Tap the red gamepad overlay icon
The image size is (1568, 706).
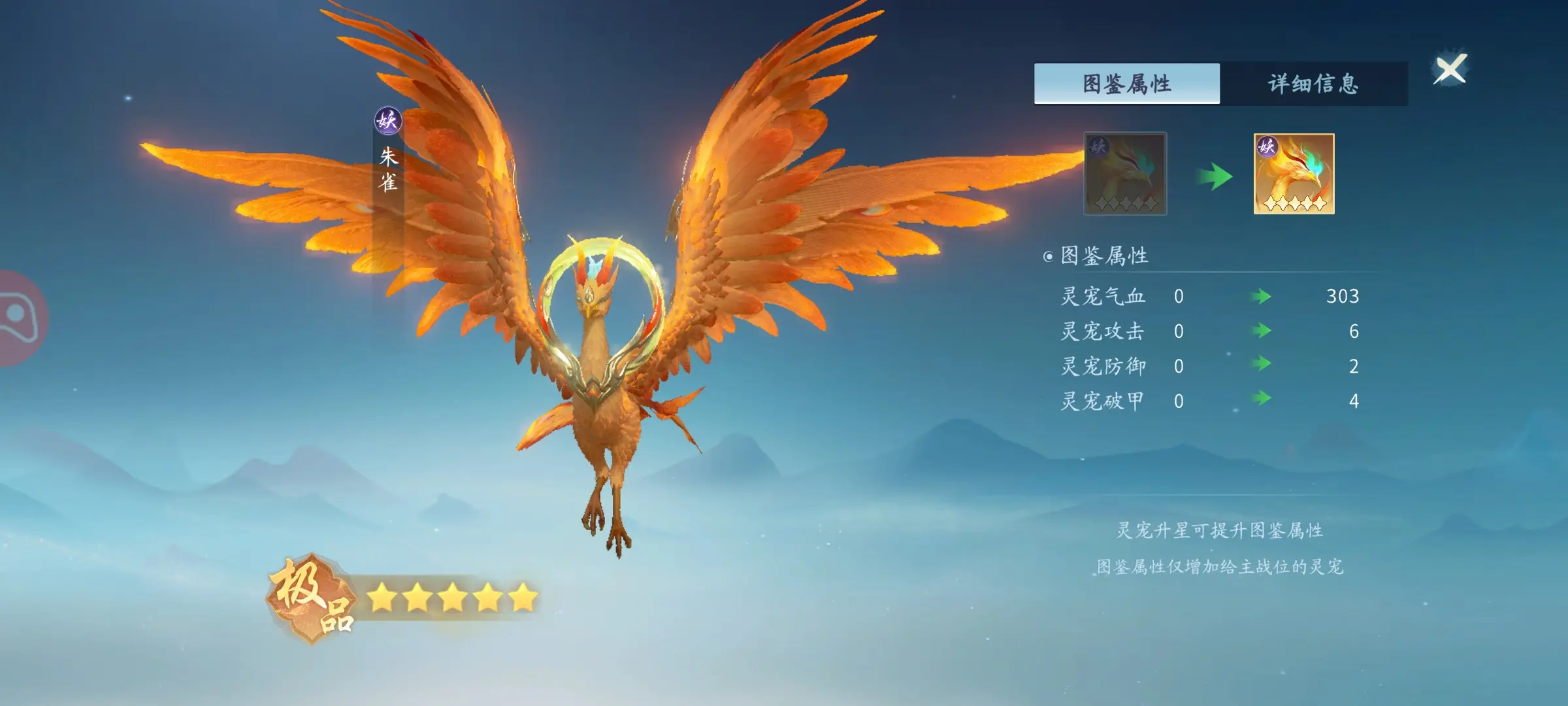pyautogui.click(x=18, y=318)
